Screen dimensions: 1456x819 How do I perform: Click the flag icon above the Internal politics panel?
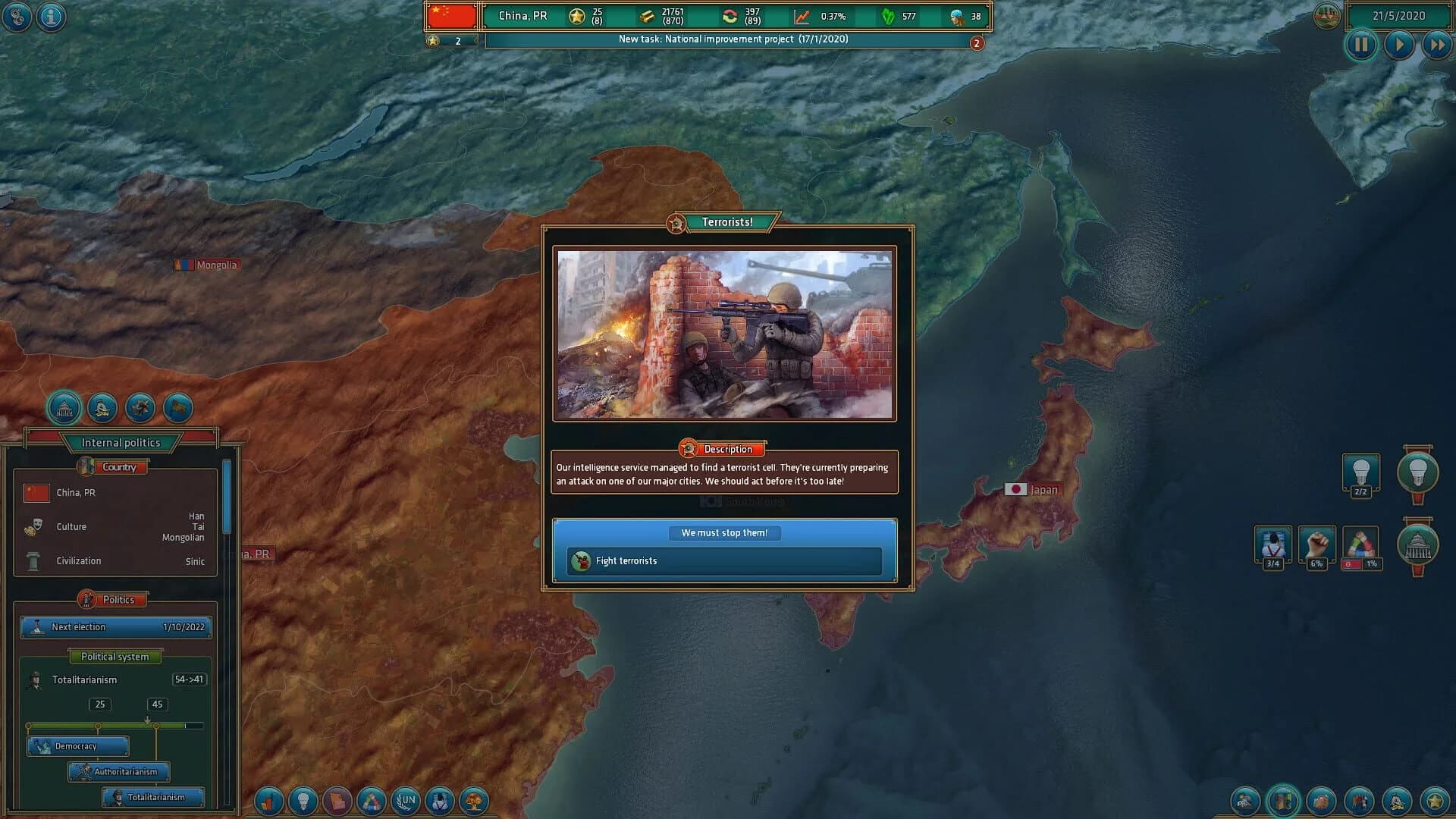pyautogui.click(x=178, y=408)
